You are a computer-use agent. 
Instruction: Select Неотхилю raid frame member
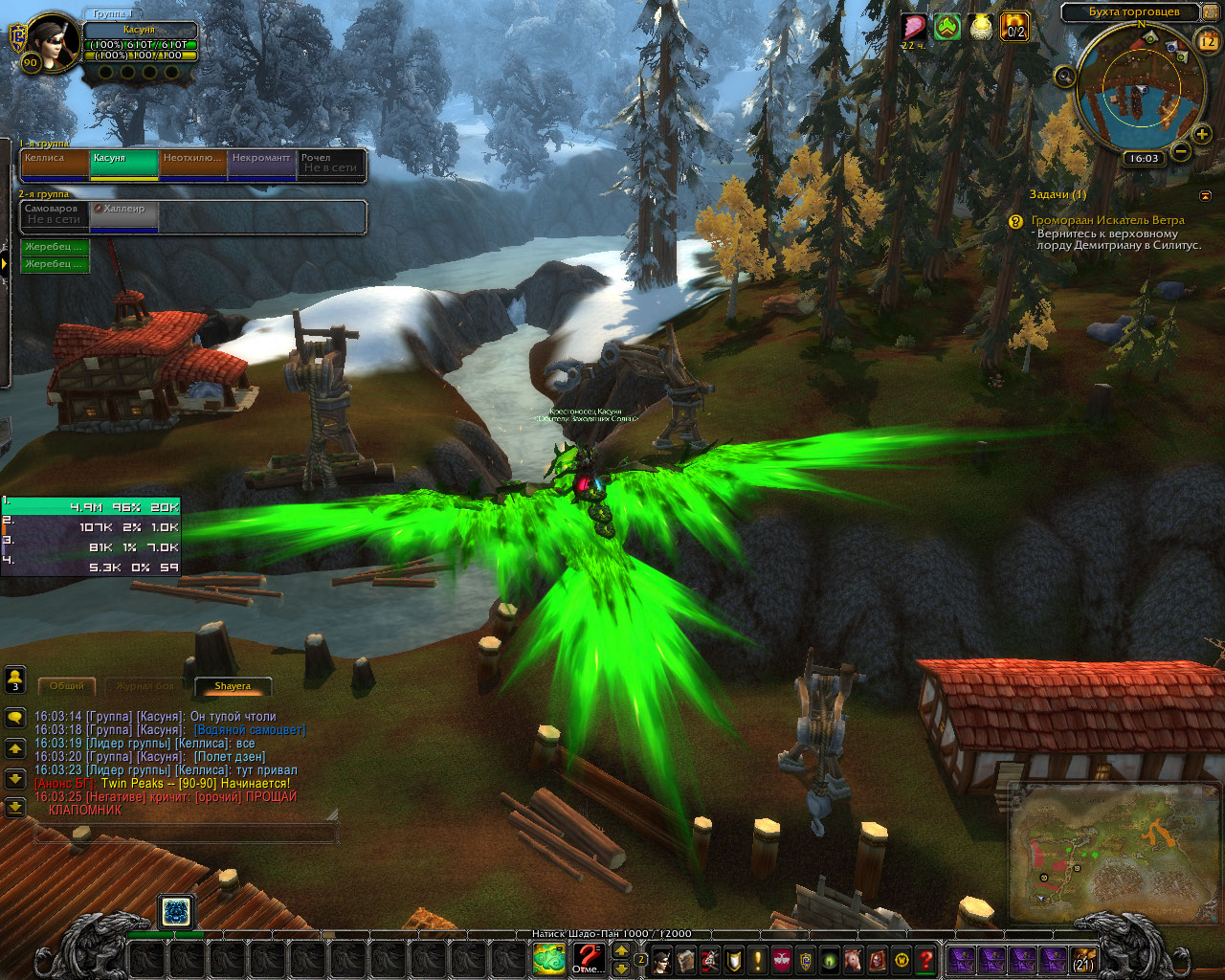[193, 165]
